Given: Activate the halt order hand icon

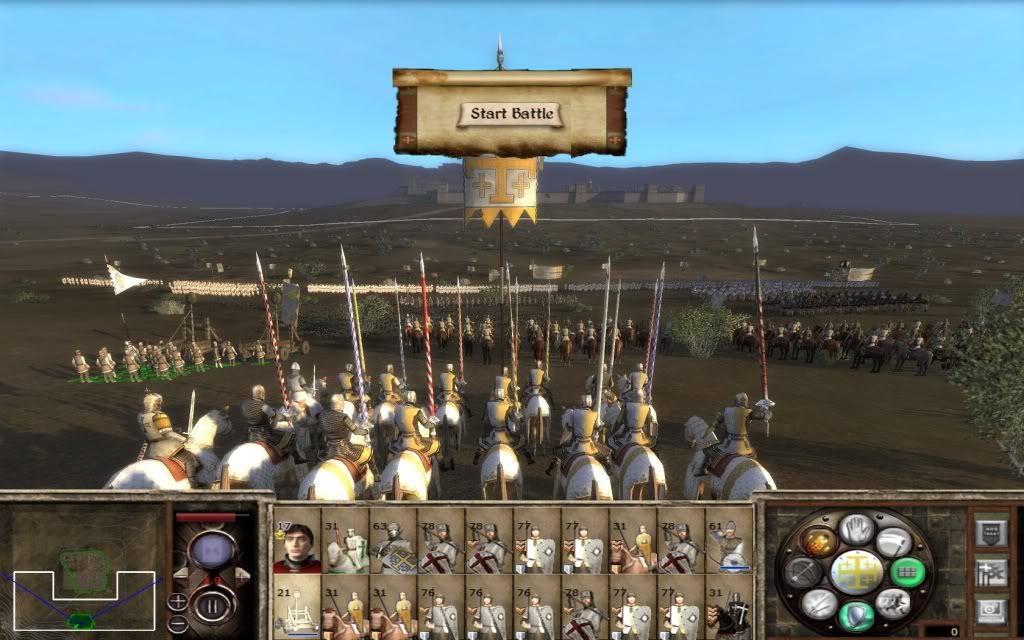Looking at the screenshot, I should pos(856,527).
